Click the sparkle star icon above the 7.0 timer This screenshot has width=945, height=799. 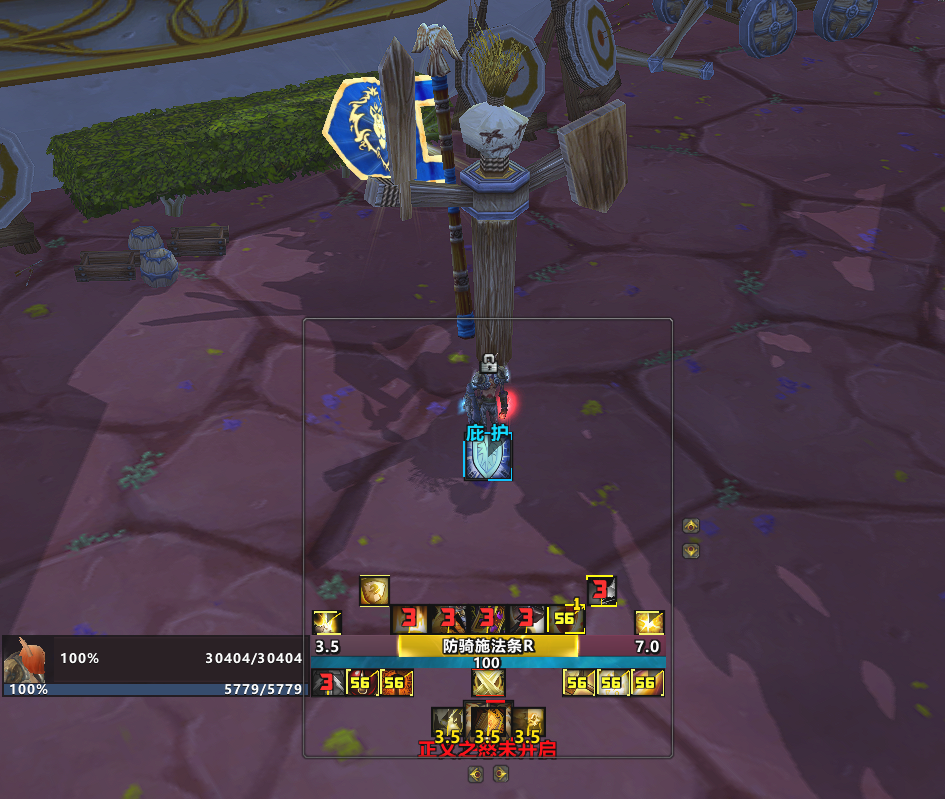tap(650, 623)
